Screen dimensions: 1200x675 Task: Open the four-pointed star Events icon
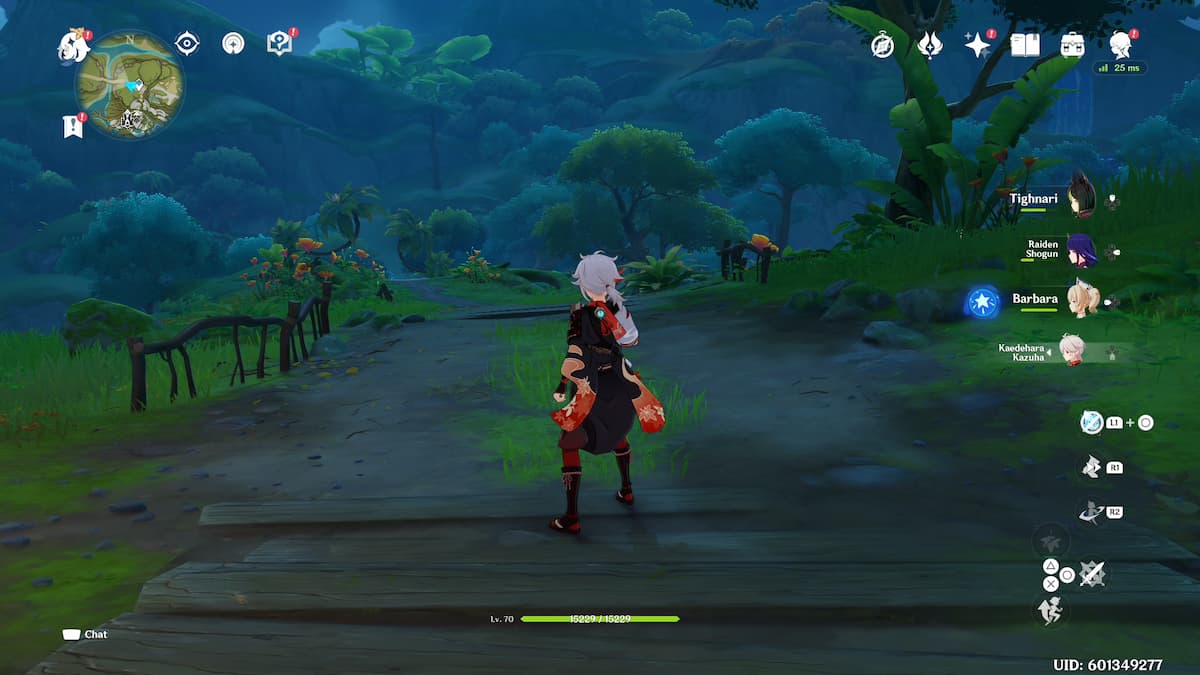pyautogui.click(x=976, y=45)
